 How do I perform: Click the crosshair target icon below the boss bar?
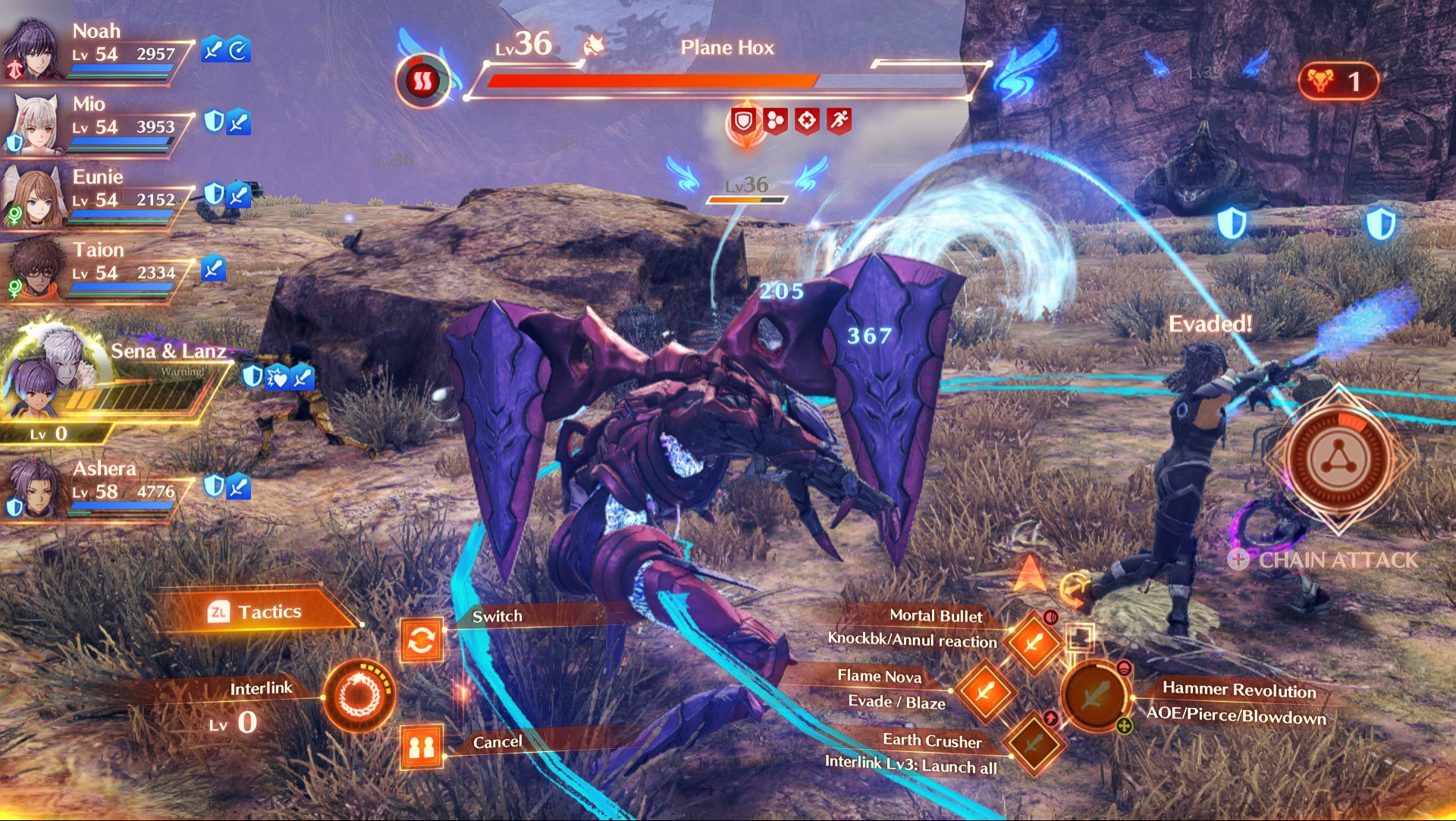pos(808,119)
